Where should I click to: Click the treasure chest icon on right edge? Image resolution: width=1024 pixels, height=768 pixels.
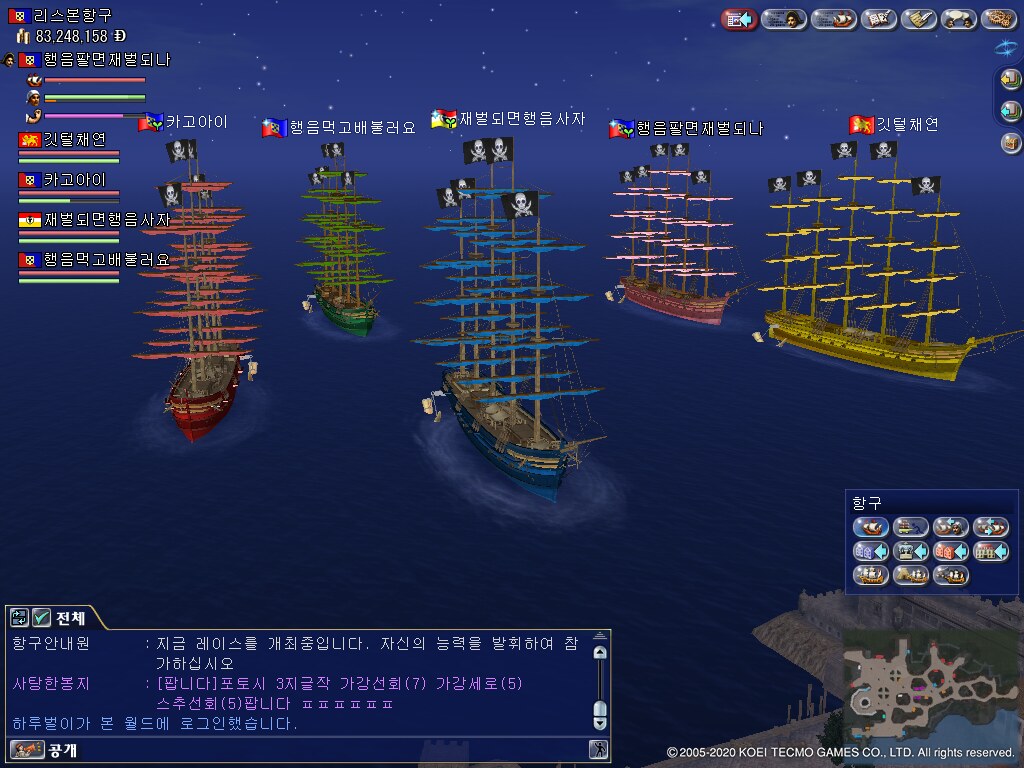click(1011, 143)
